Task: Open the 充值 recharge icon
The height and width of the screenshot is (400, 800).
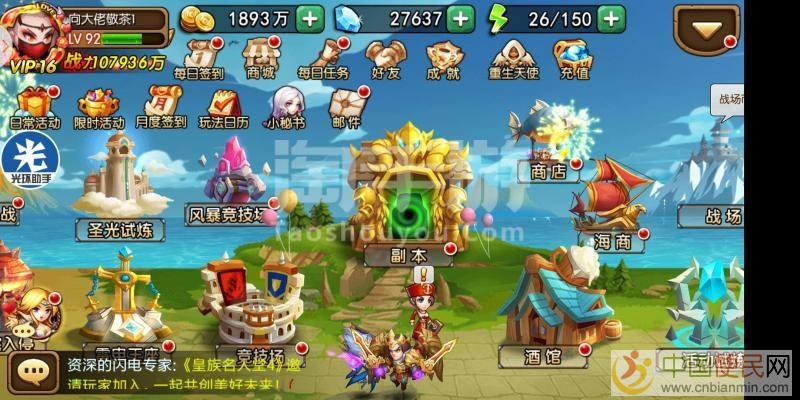Action: point(574,56)
